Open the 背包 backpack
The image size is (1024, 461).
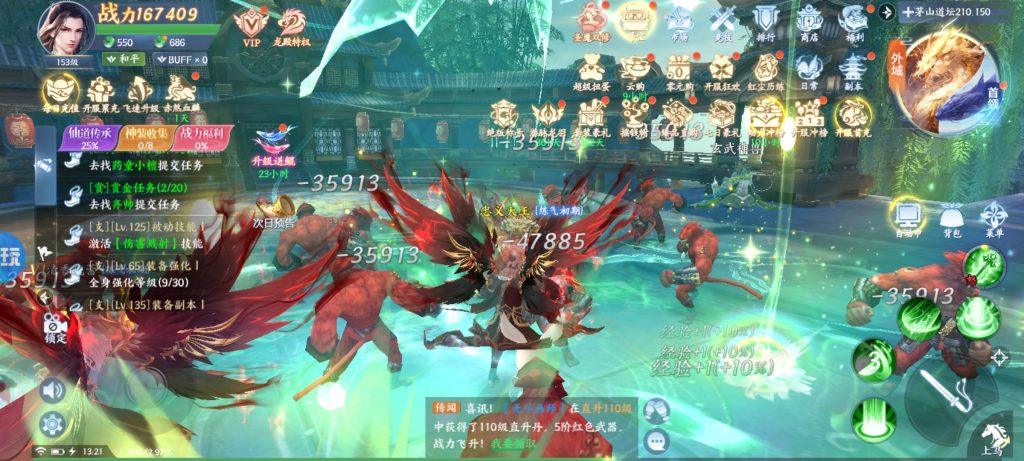coord(951,218)
